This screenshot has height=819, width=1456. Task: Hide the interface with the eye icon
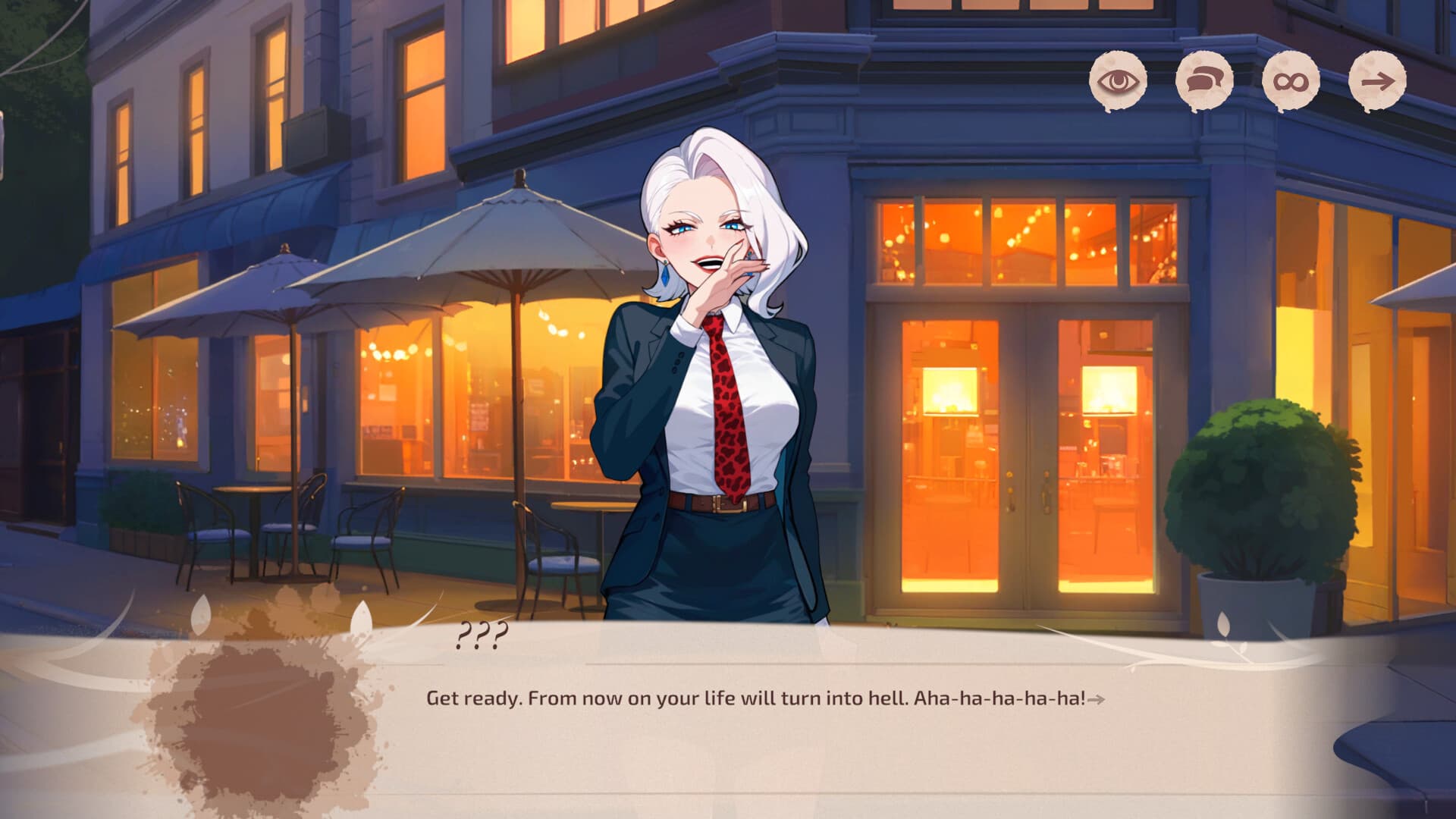point(1118,81)
